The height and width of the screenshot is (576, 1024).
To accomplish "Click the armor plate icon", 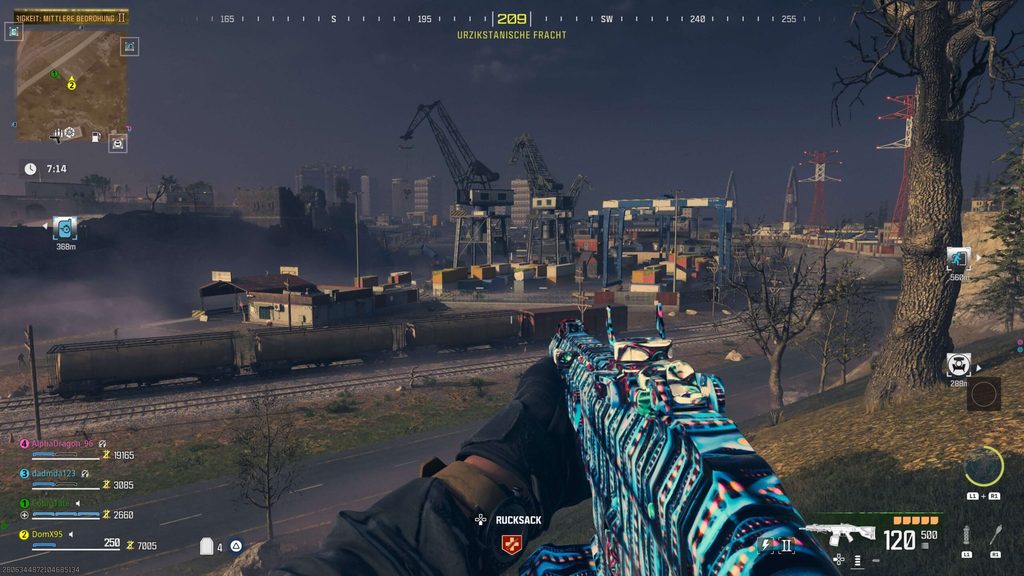I will pos(207,546).
